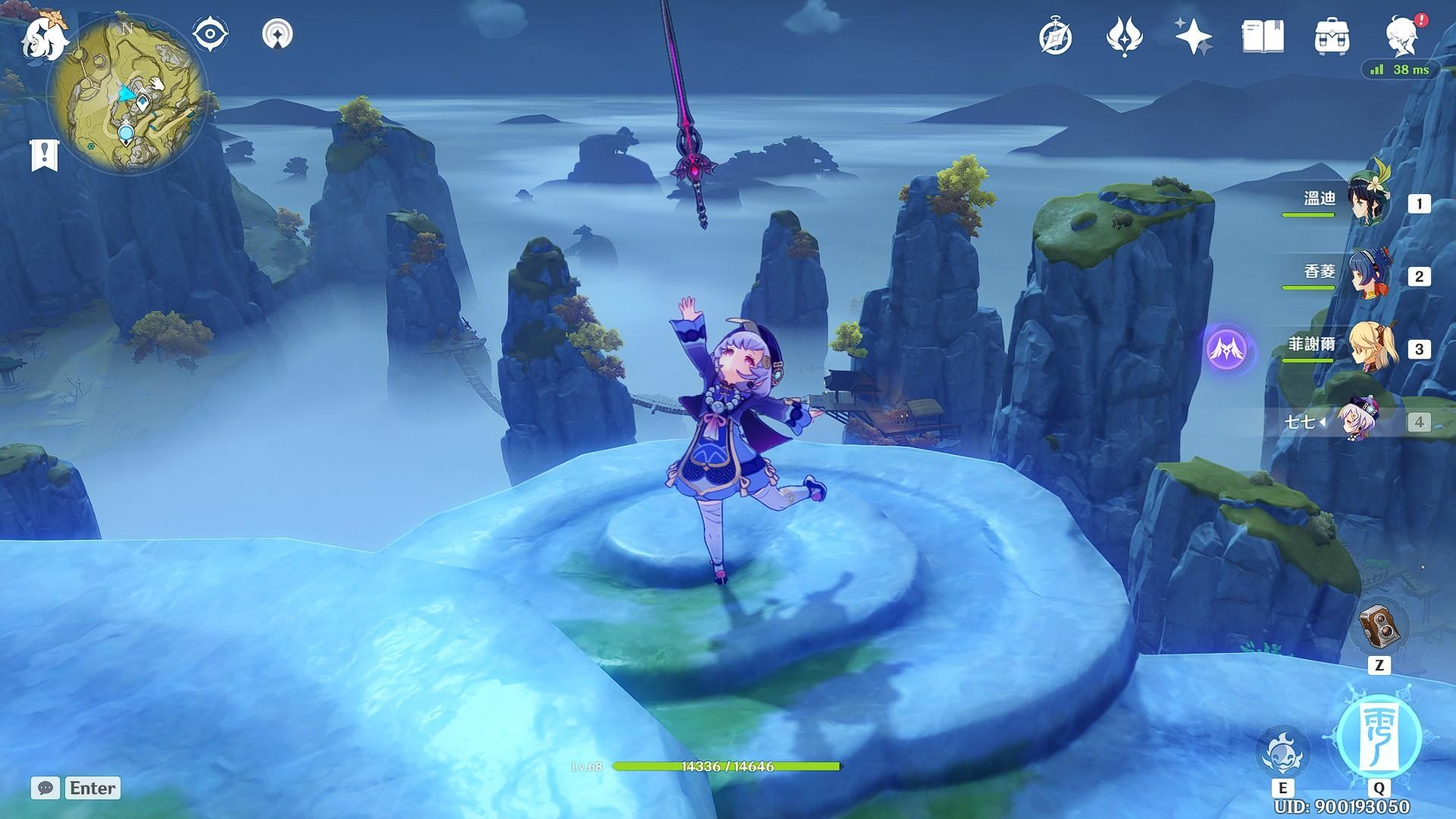Click the purple raven skill indicator
Screen dimensions: 1456x819
(x=1228, y=350)
